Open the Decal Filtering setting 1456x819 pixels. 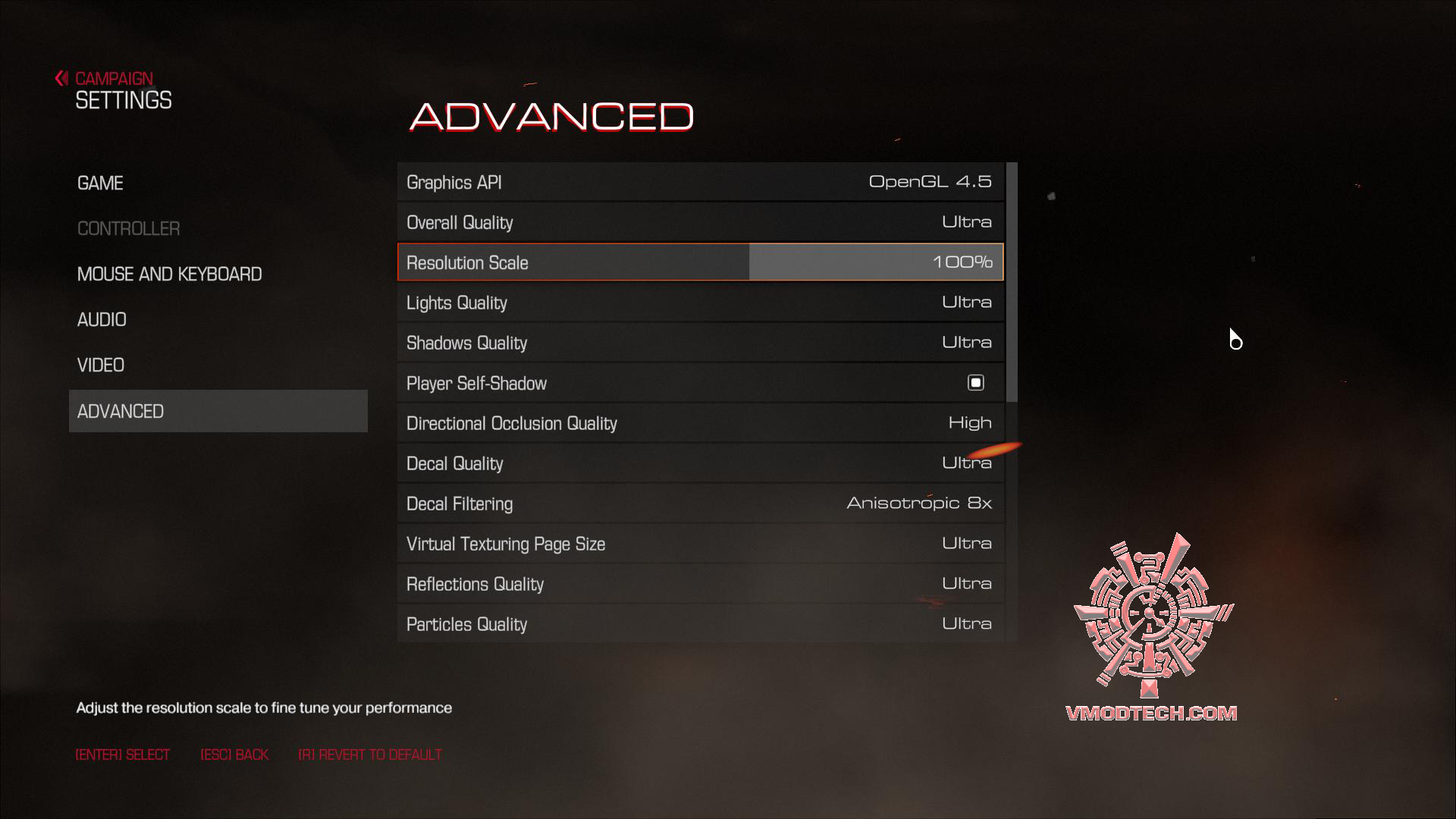(x=698, y=503)
